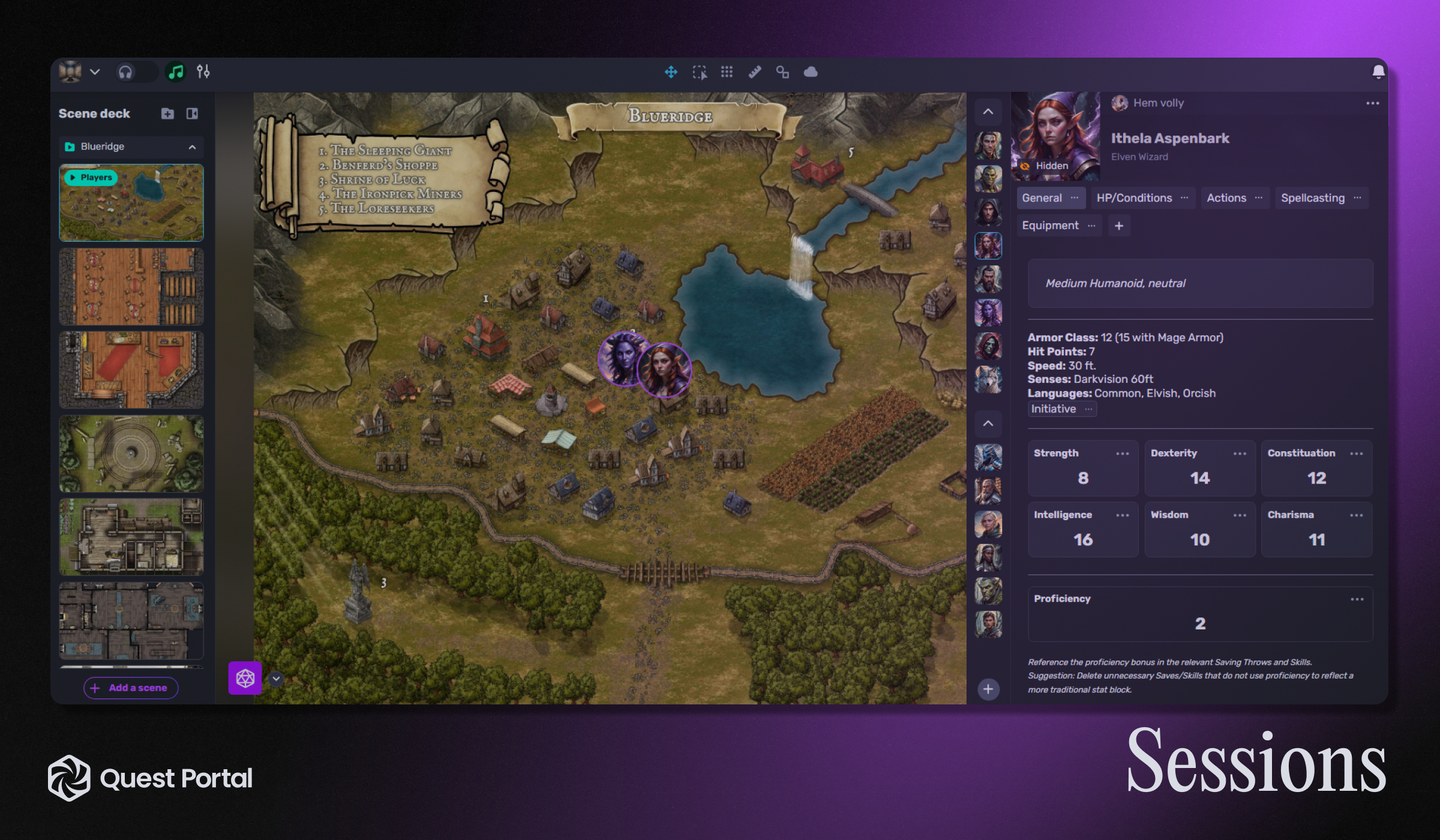The image size is (1440, 840).
Task: Open the dice roller d20 icon
Action: pyautogui.click(x=246, y=679)
